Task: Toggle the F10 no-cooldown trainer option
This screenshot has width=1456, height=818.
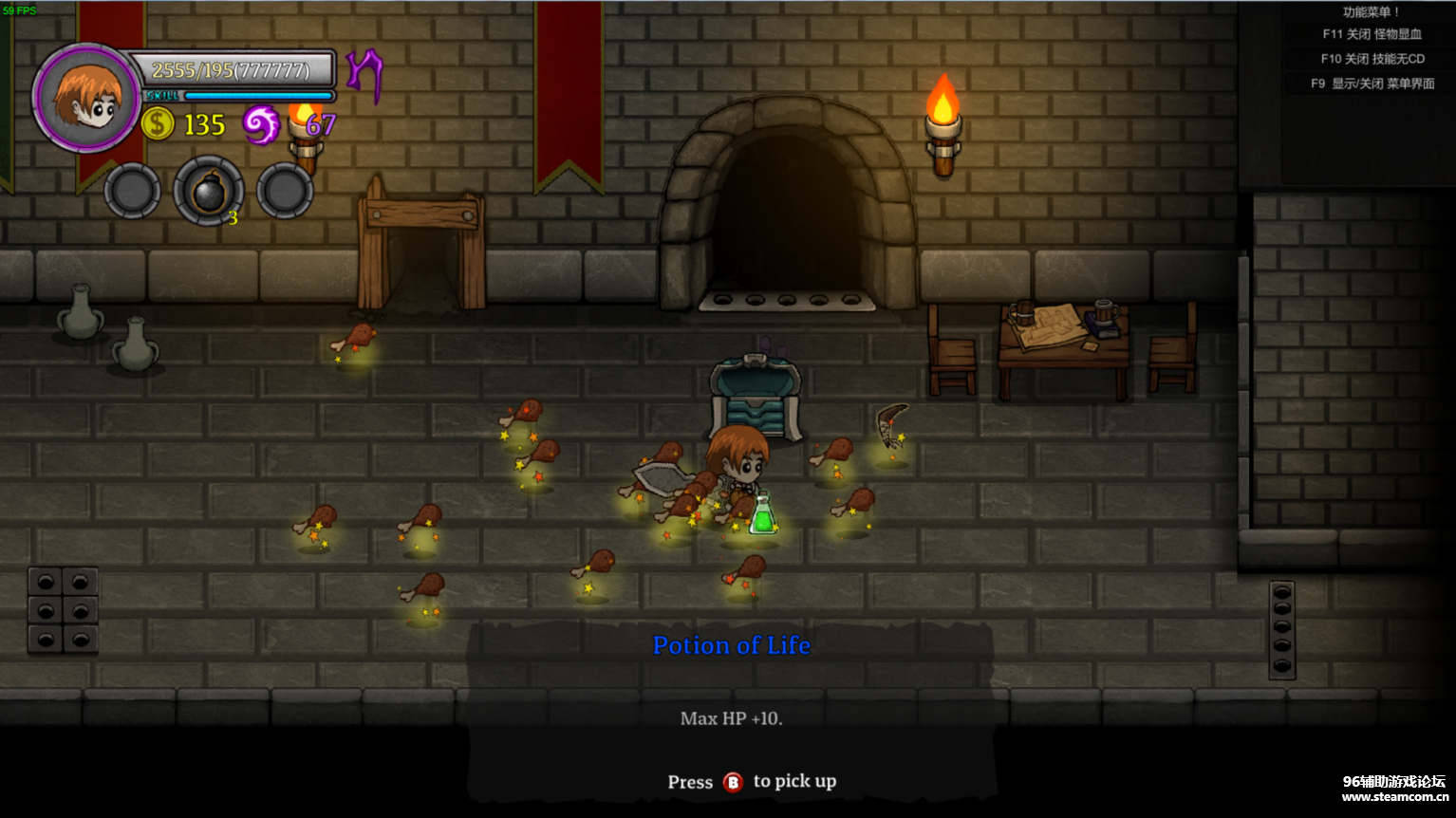Action: [1372, 59]
